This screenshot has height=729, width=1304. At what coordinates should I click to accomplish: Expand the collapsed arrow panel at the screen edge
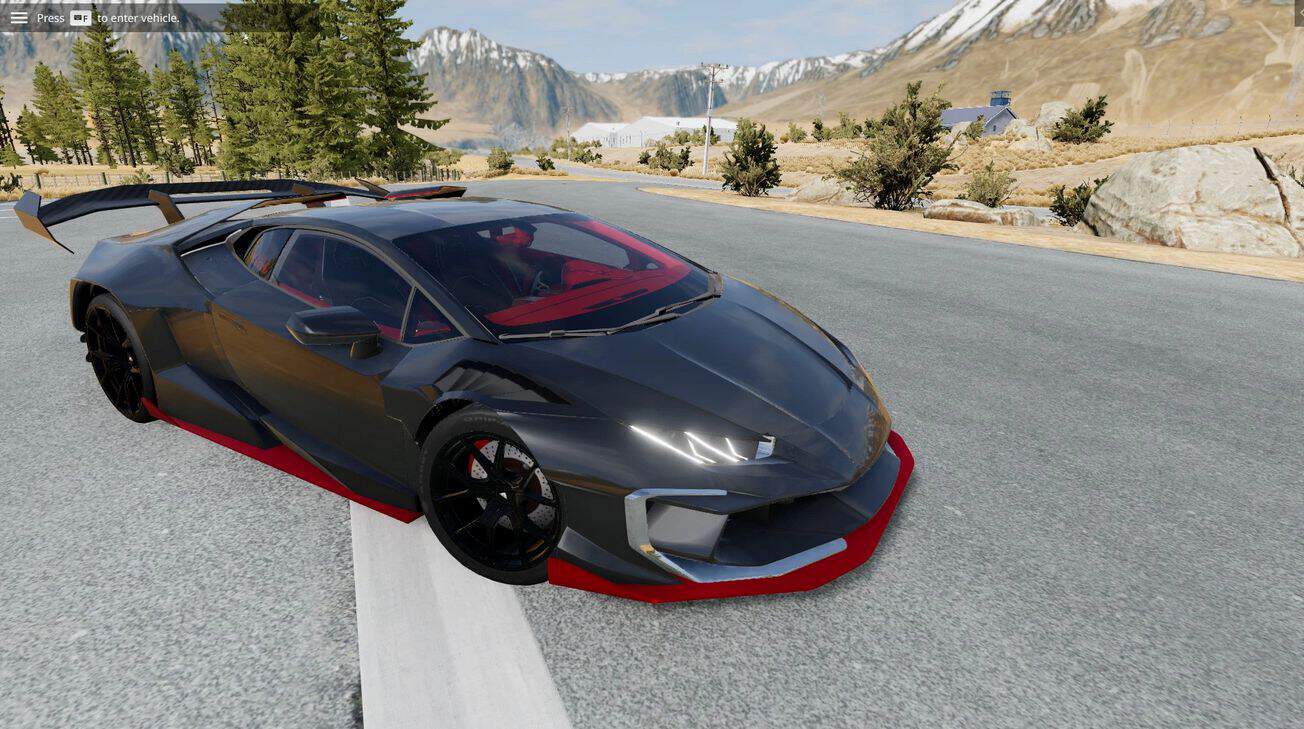coord(1299,12)
